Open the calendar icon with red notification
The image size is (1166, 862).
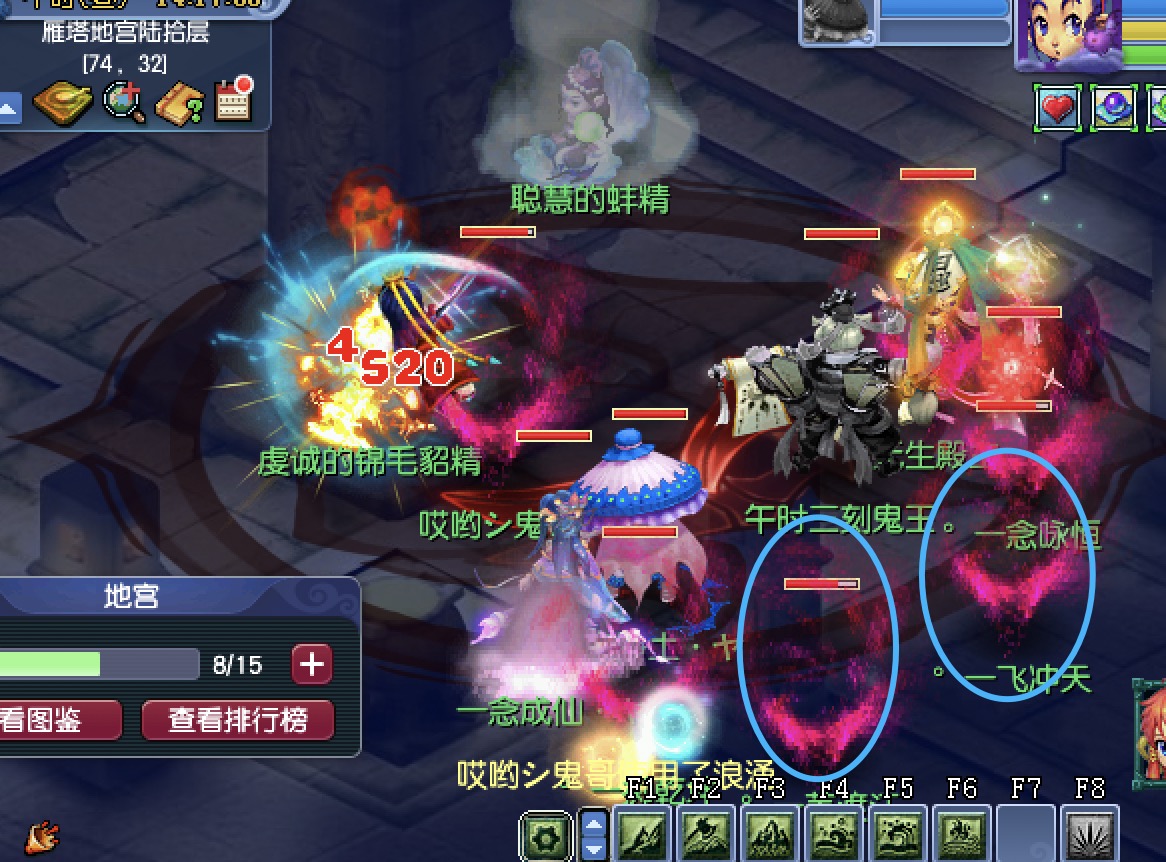click(x=234, y=100)
